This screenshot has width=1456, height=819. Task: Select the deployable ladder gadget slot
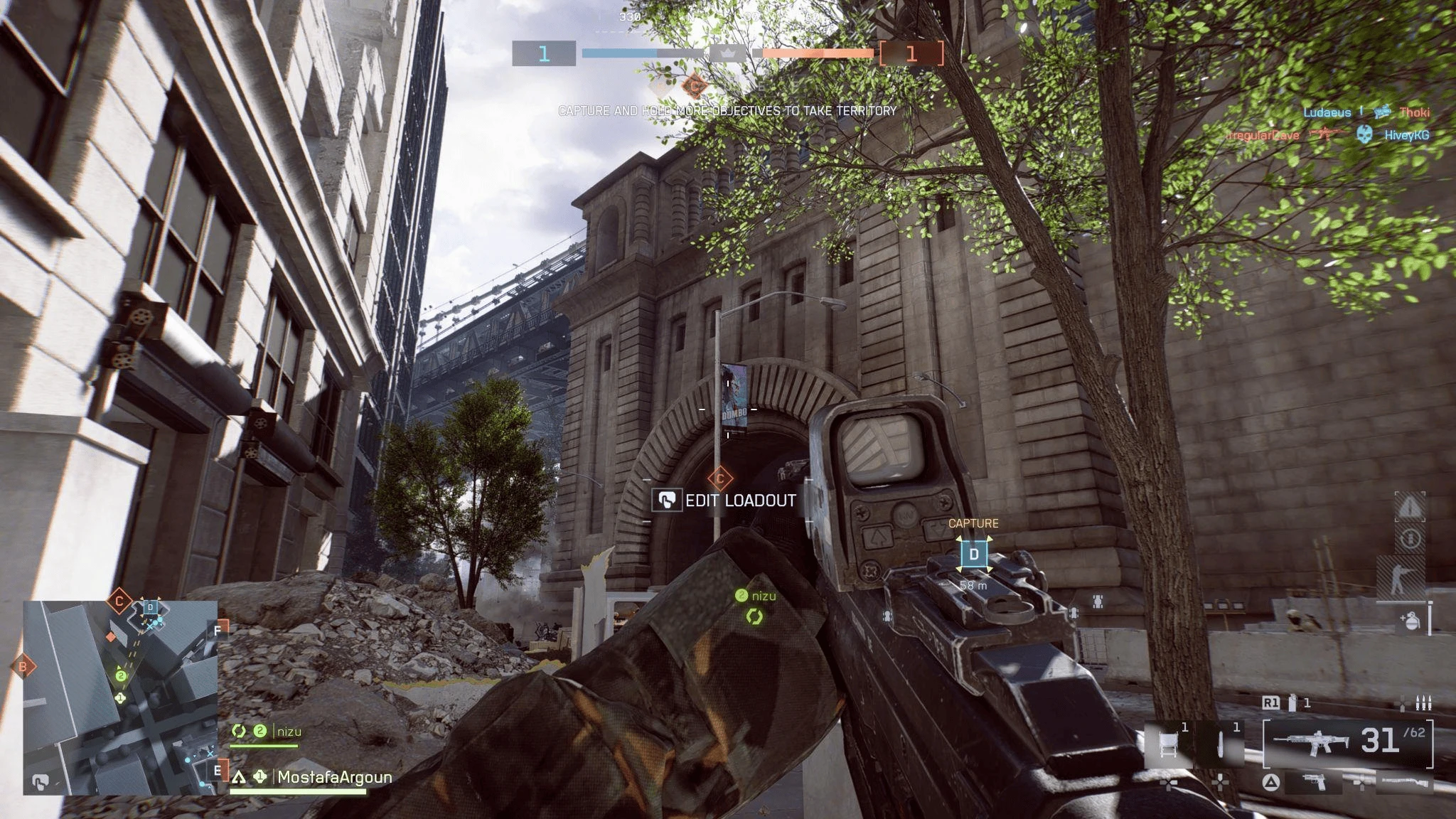pos(1167,745)
